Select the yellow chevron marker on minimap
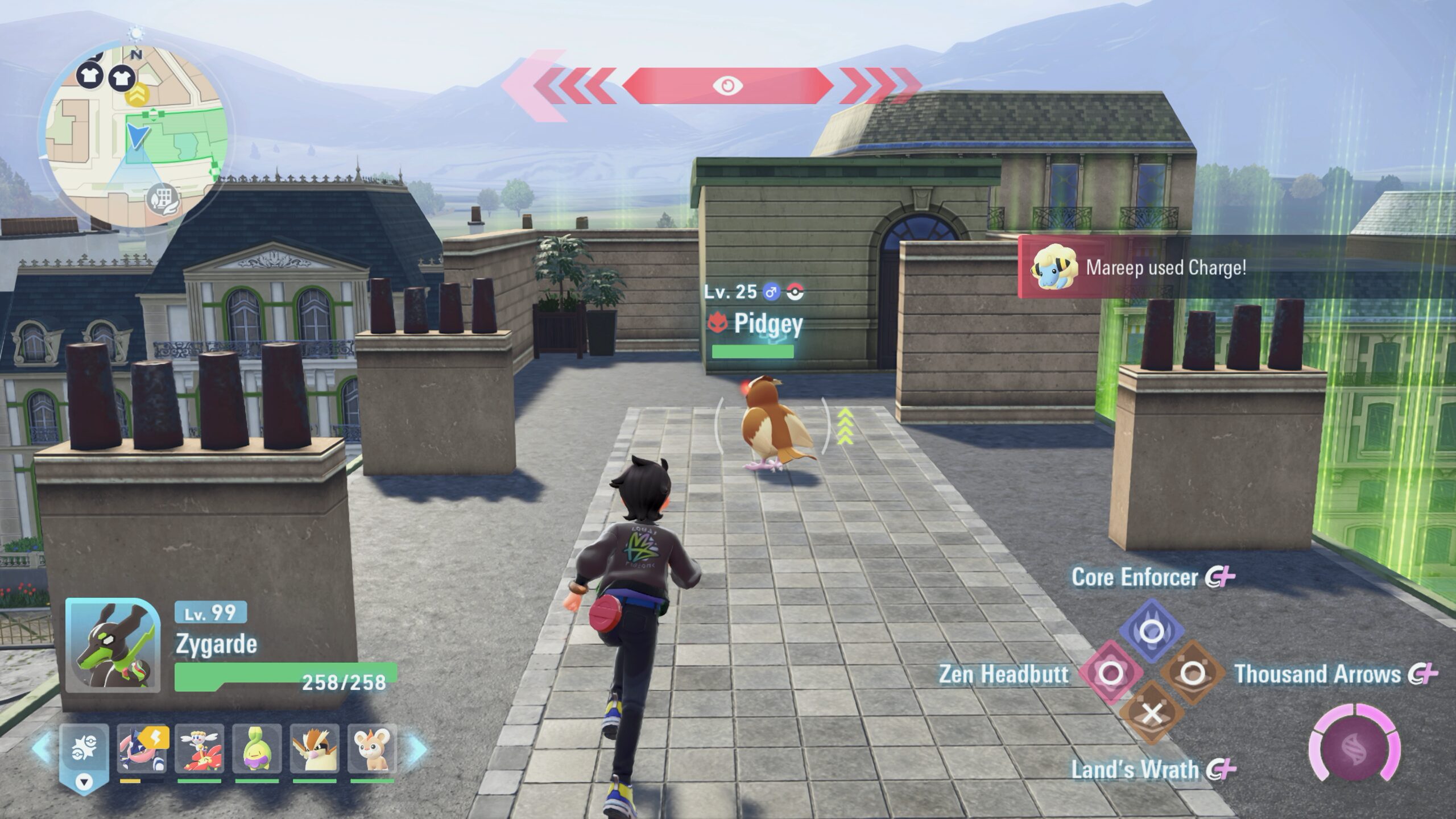The image size is (1456, 819). pos(136,96)
